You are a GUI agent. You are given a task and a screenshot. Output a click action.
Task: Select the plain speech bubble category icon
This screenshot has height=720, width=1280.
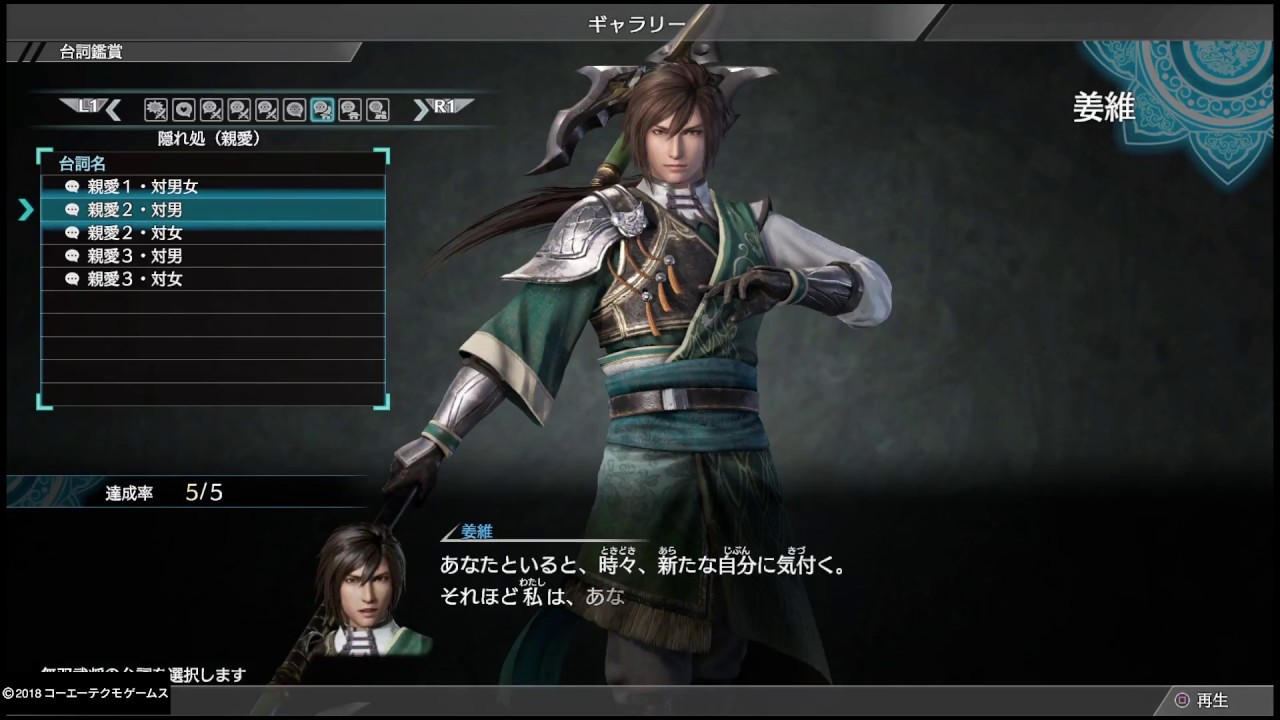point(296,110)
